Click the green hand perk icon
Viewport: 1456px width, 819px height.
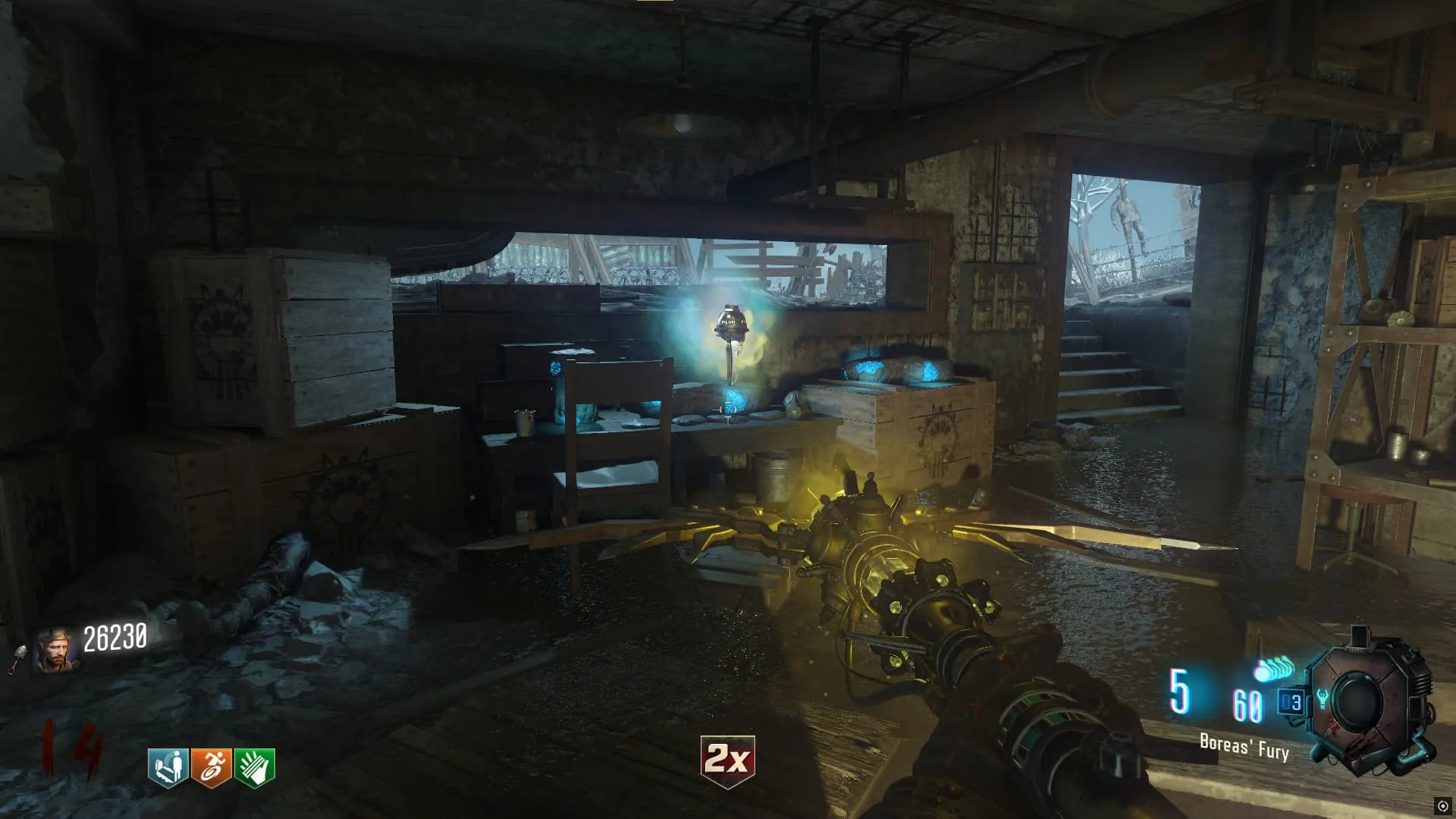click(254, 767)
